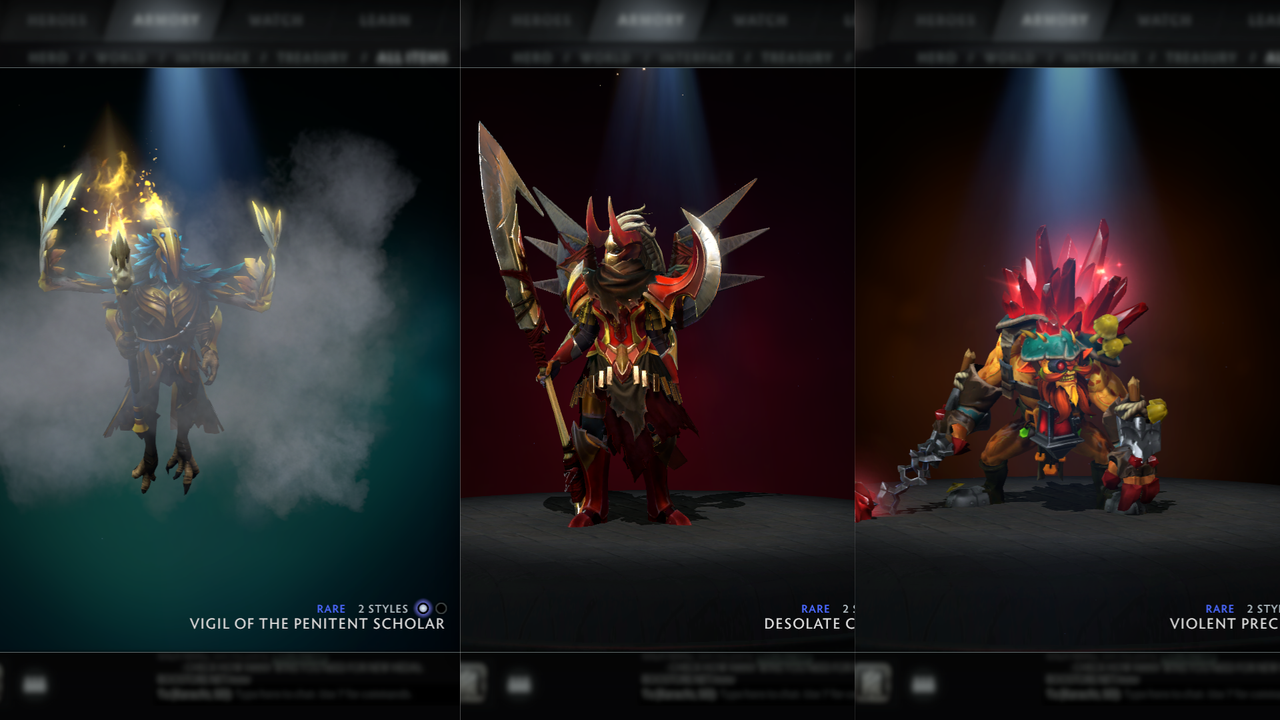Screen dimensions: 1280x720
Task: Select the first style radio for Penitent Scholar set
Action: 423,608
